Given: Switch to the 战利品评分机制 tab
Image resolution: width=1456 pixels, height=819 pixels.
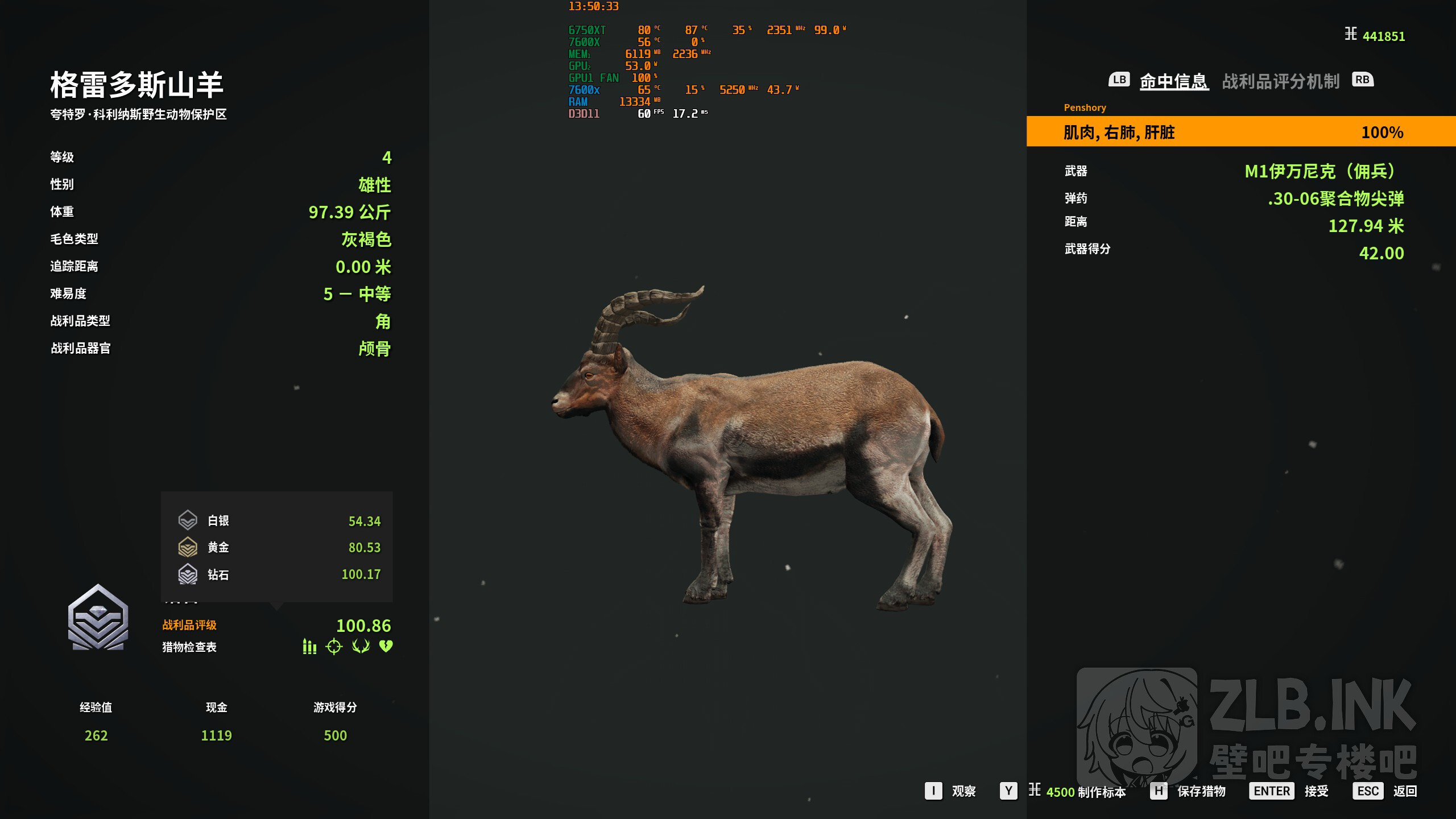Looking at the screenshot, I should (x=1280, y=81).
